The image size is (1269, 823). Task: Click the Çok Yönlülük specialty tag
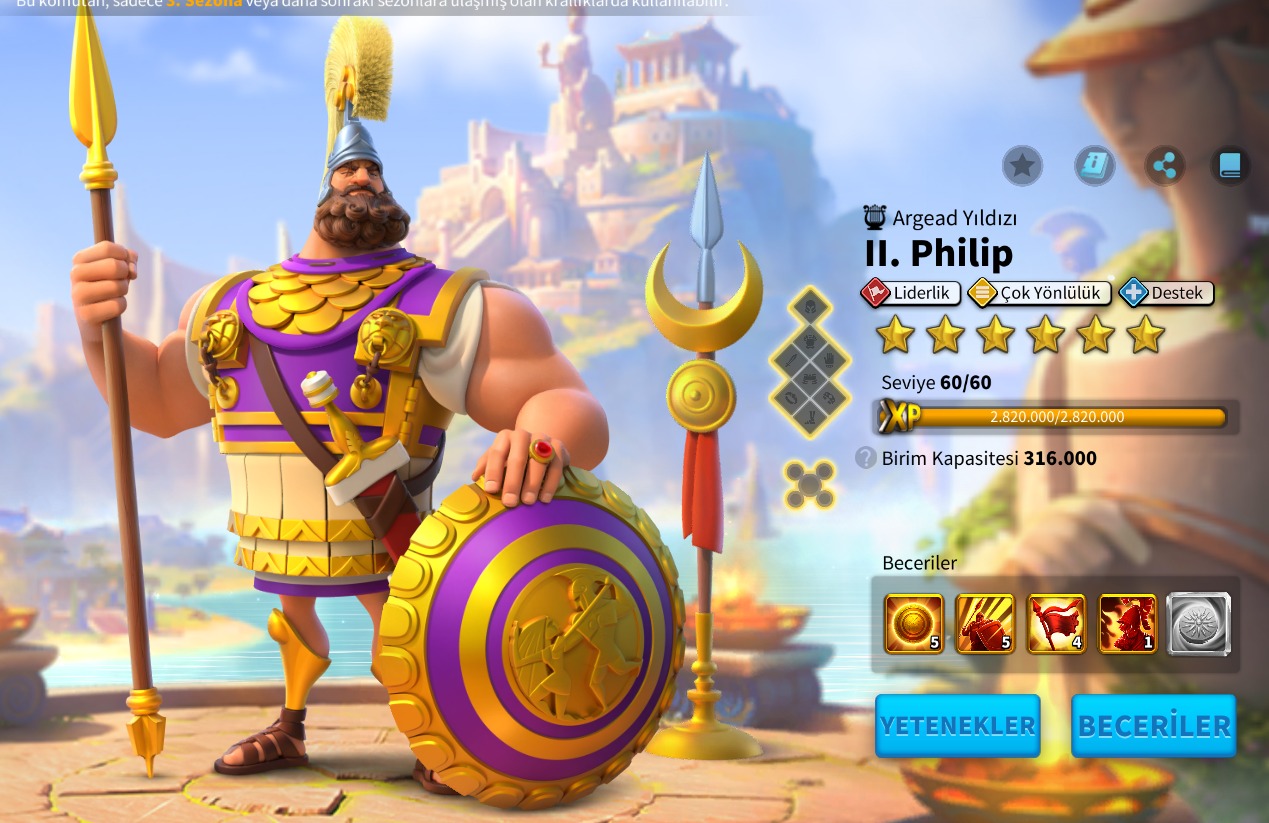(1040, 293)
